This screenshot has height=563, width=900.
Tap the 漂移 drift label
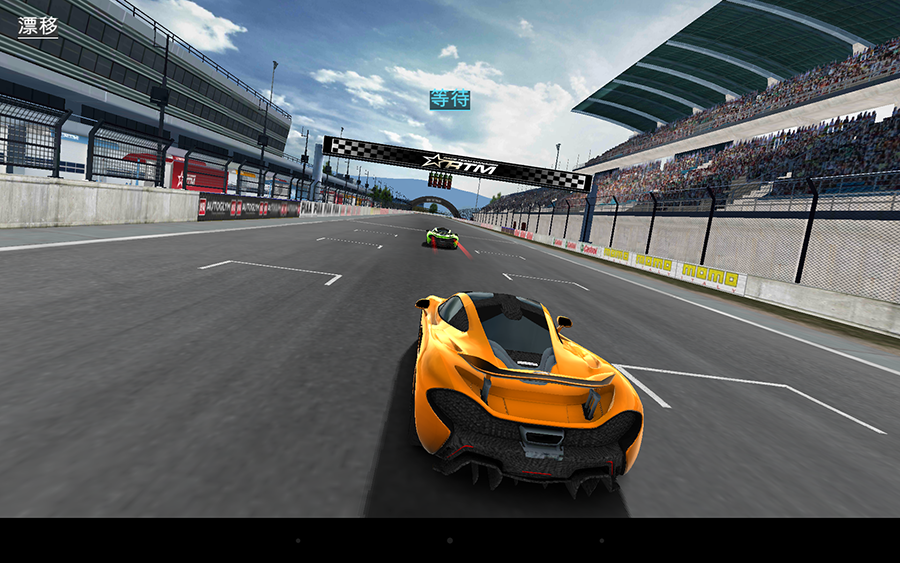(38, 26)
